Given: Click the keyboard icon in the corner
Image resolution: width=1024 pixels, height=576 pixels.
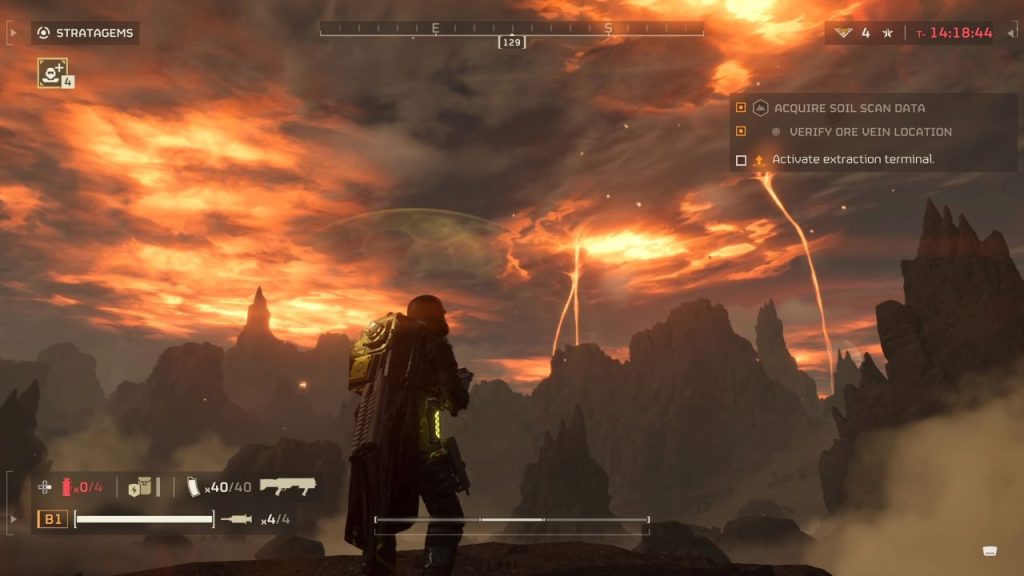Looking at the screenshot, I should point(989,550).
